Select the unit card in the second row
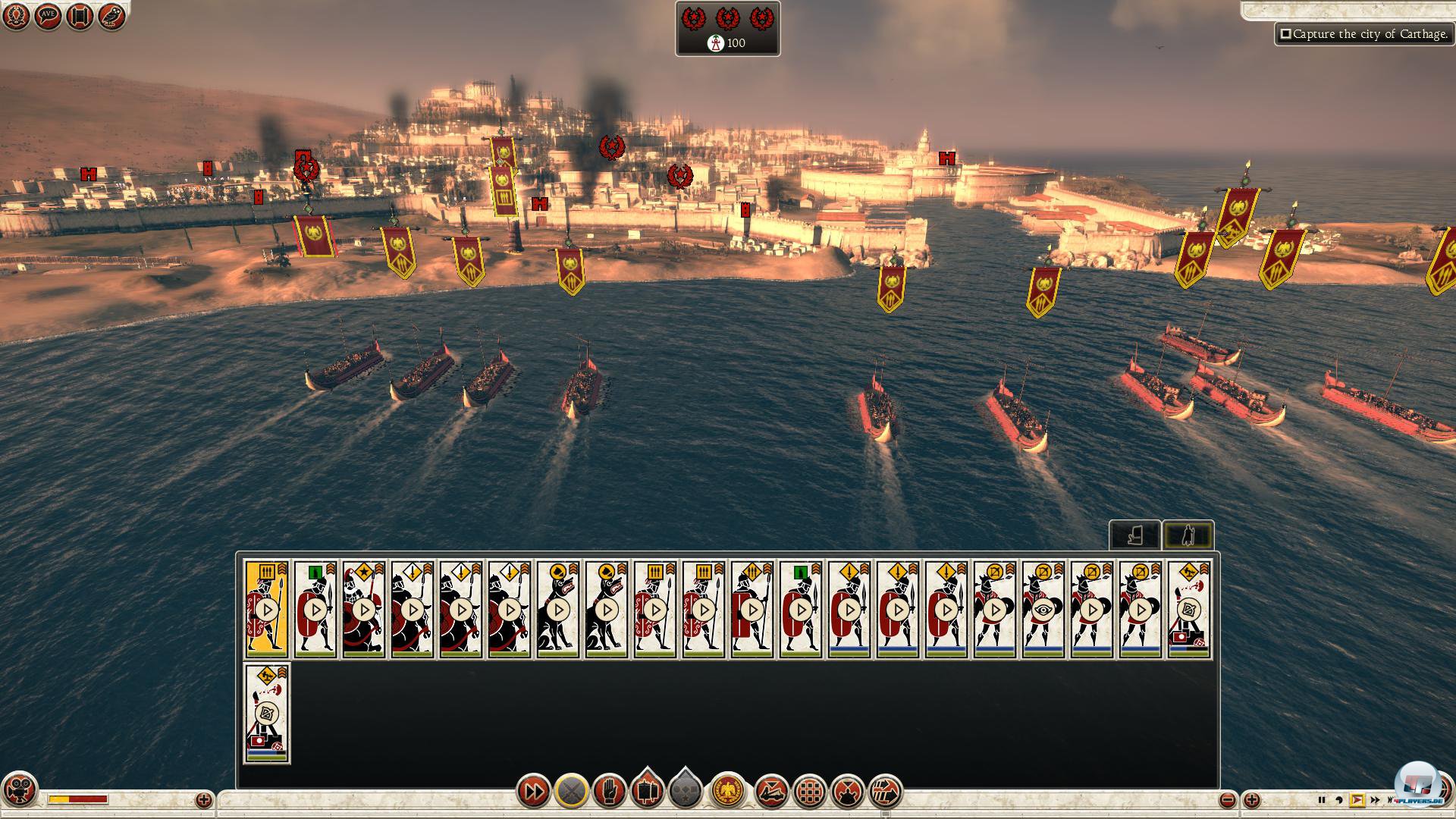 pyautogui.click(x=266, y=713)
